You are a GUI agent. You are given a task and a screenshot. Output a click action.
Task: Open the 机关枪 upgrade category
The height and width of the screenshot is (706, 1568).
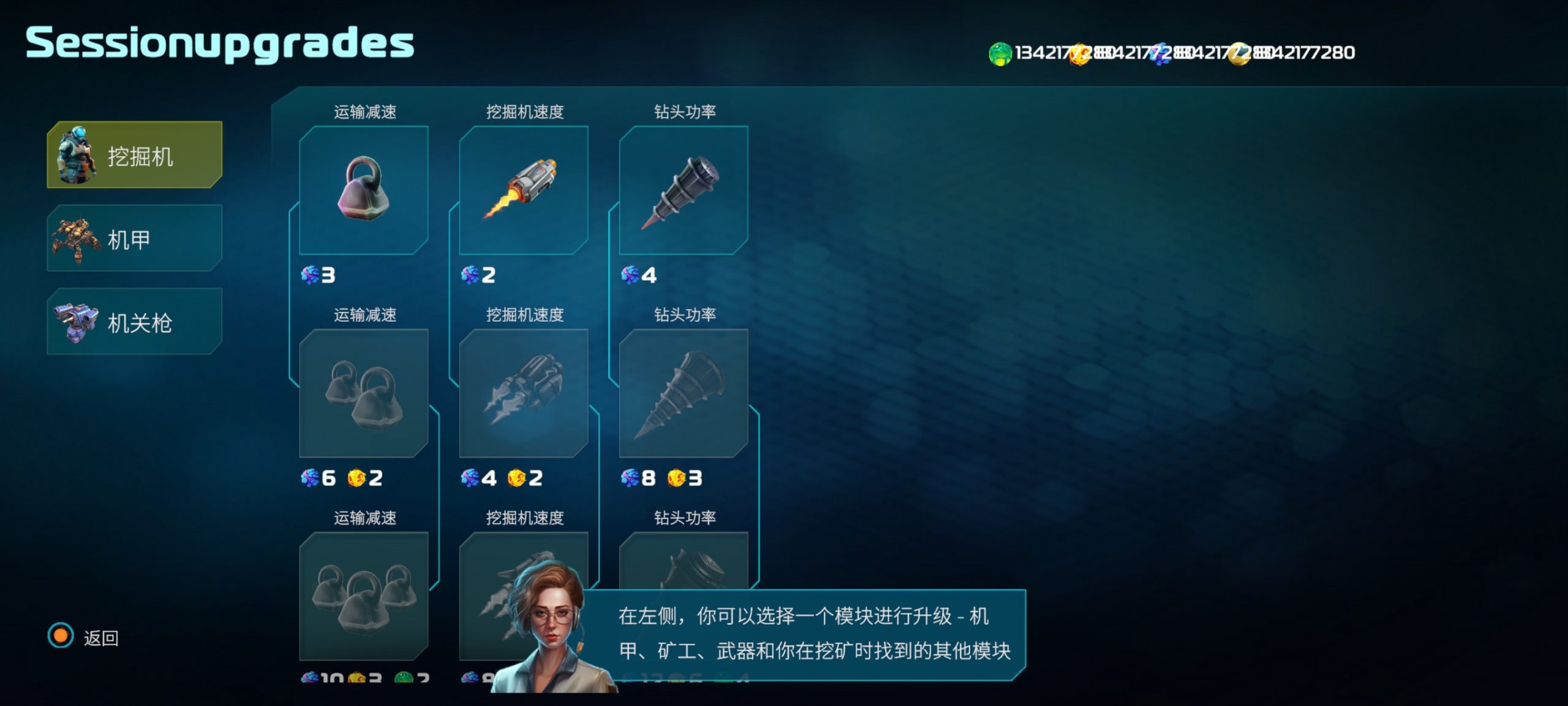[x=135, y=322]
